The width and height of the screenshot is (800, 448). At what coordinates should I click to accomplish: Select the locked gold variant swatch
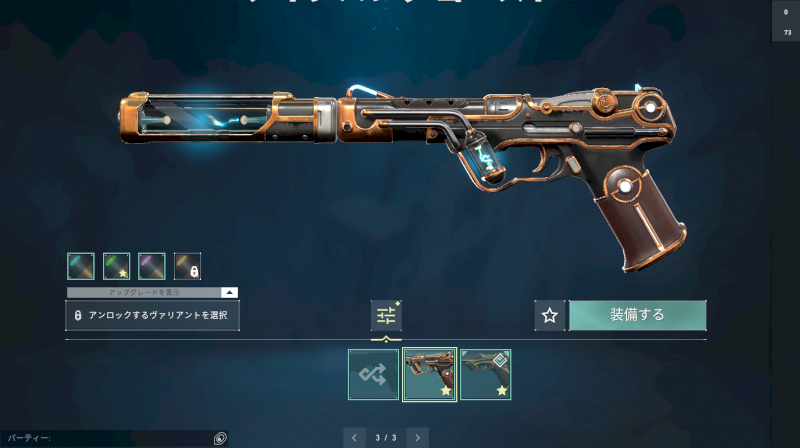[x=187, y=265]
